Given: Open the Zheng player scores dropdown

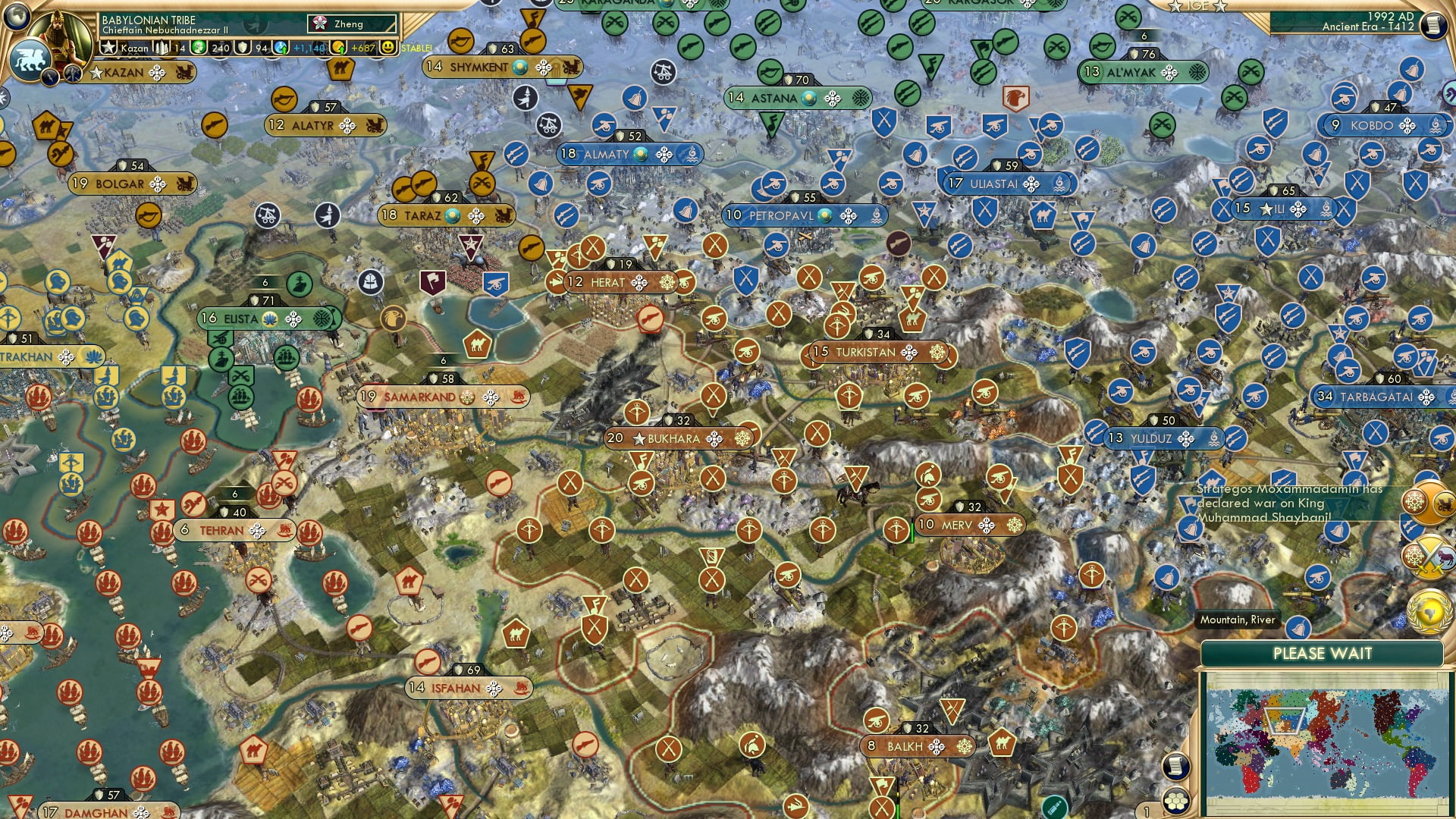Looking at the screenshot, I should coord(349,24).
